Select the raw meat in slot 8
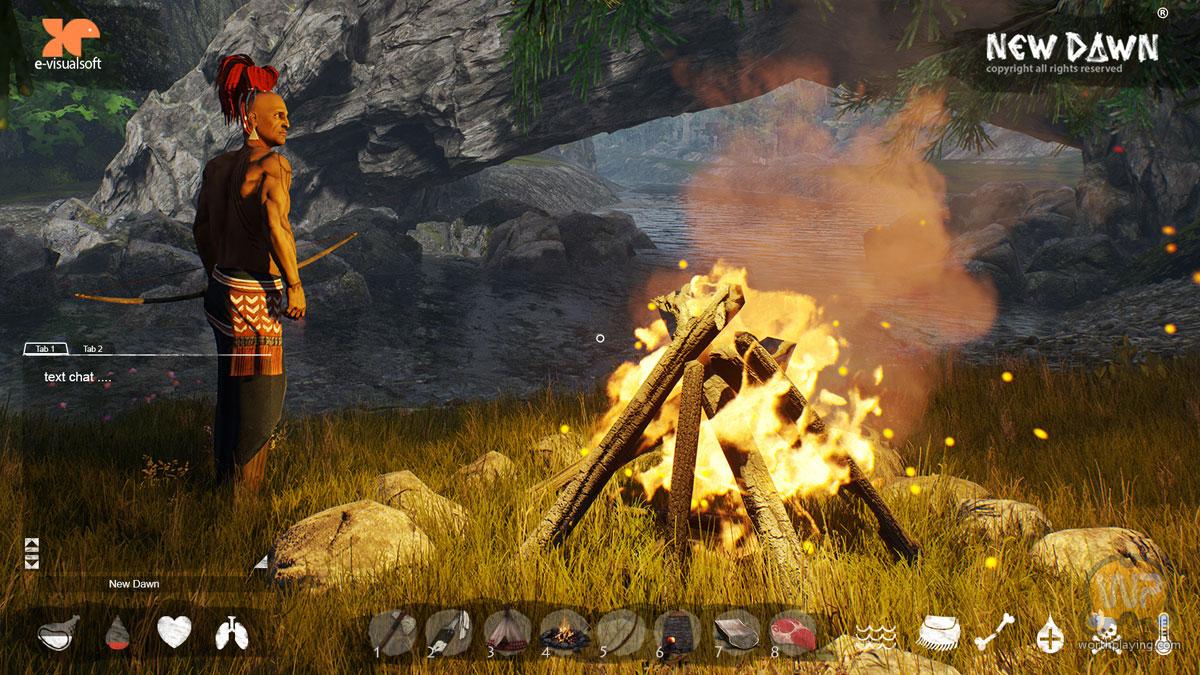The height and width of the screenshot is (675, 1200). pyautogui.click(x=792, y=632)
